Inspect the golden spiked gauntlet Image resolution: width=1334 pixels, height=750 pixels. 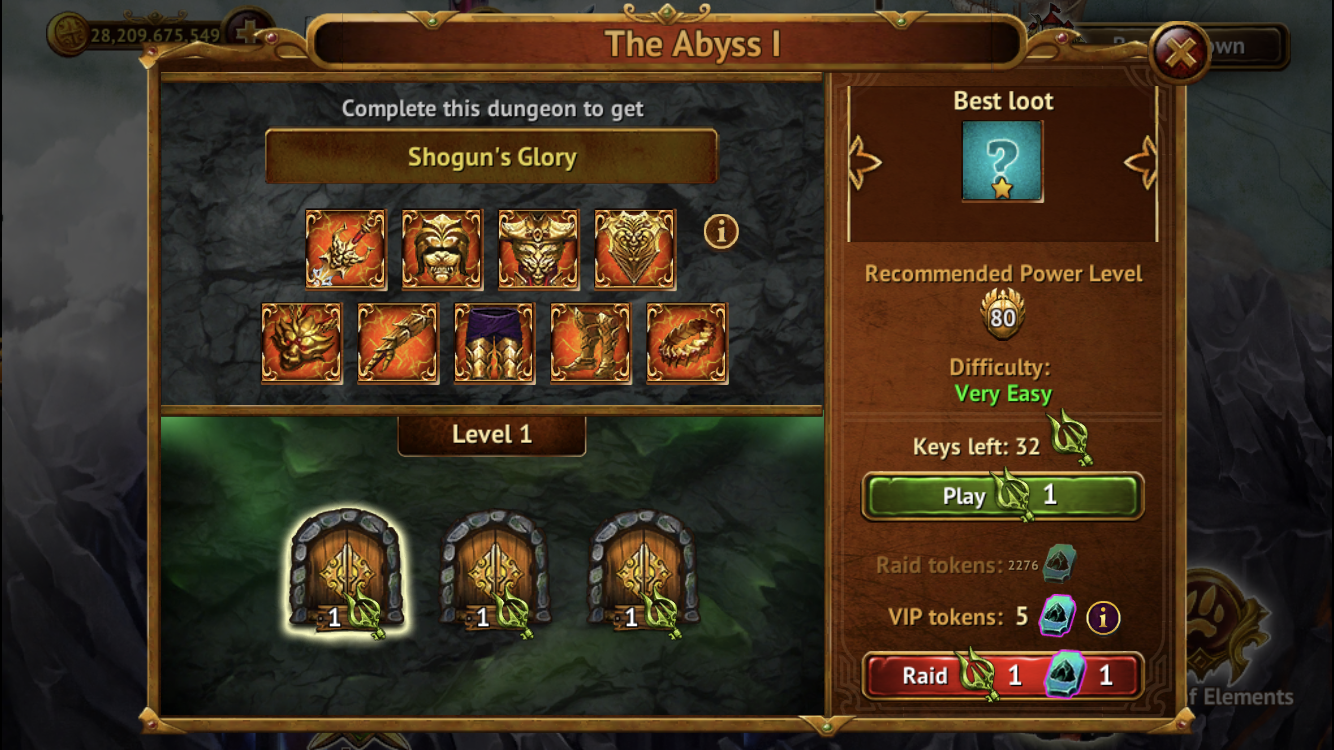point(398,343)
